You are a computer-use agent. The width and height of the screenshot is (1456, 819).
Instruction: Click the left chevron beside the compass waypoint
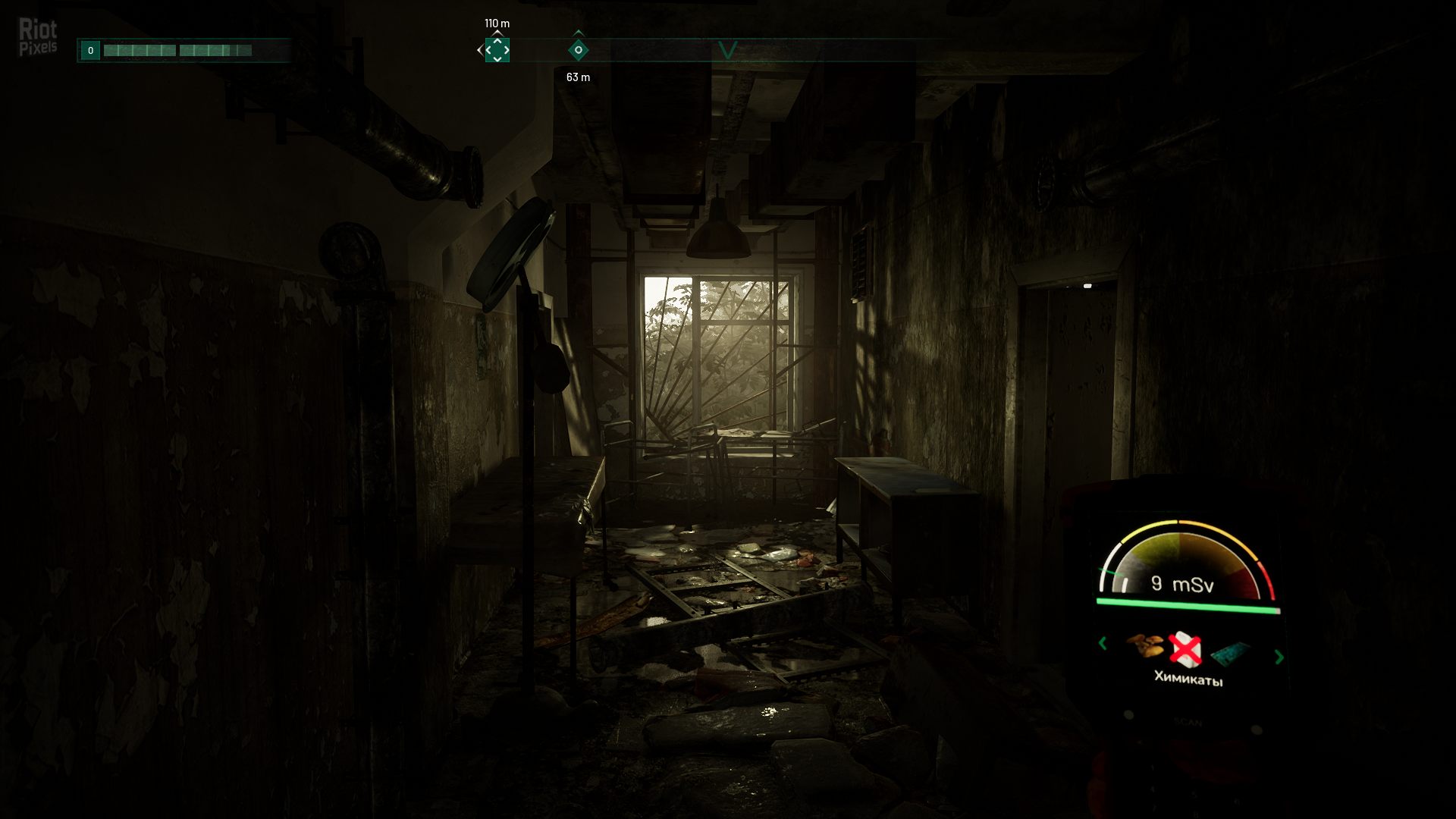coord(479,51)
